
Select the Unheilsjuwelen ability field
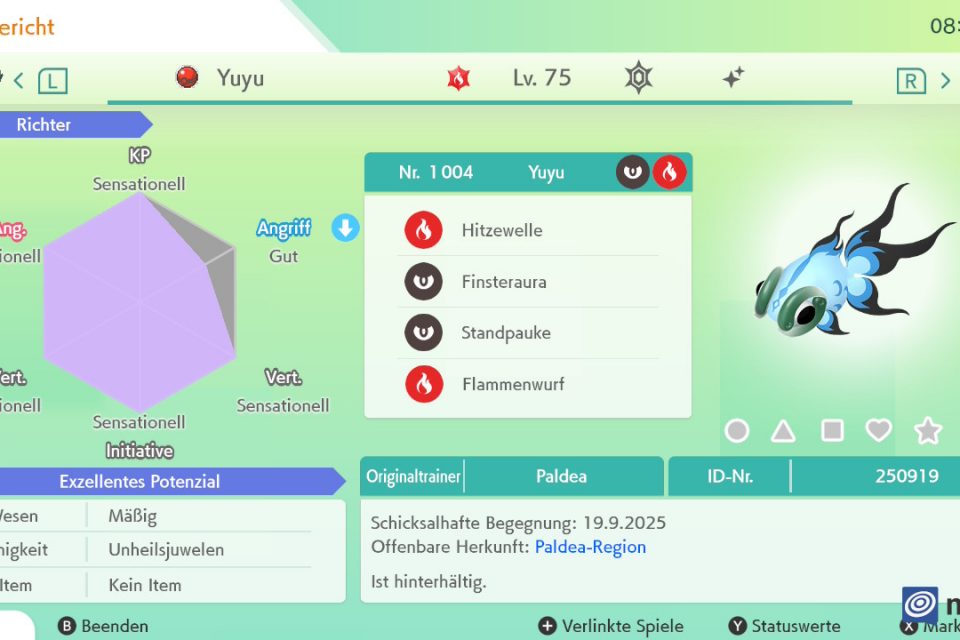[x=166, y=550]
